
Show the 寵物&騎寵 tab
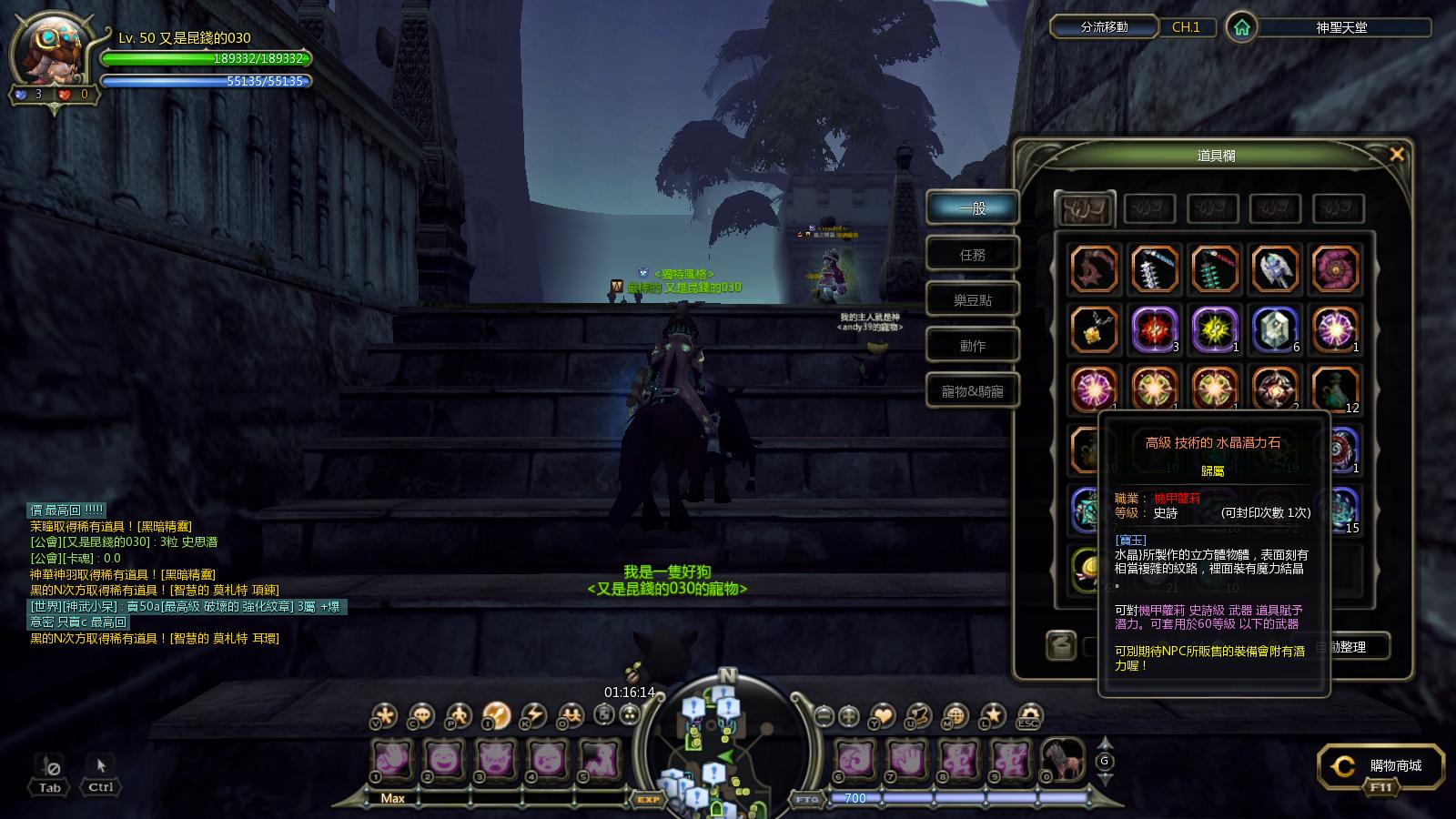[972, 391]
